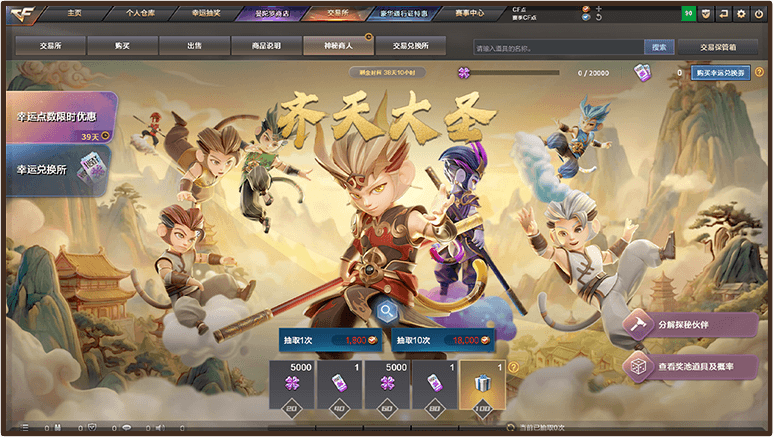Open 交易保管箱 trade storage box
The width and height of the screenshot is (773, 437).
pos(717,47)
